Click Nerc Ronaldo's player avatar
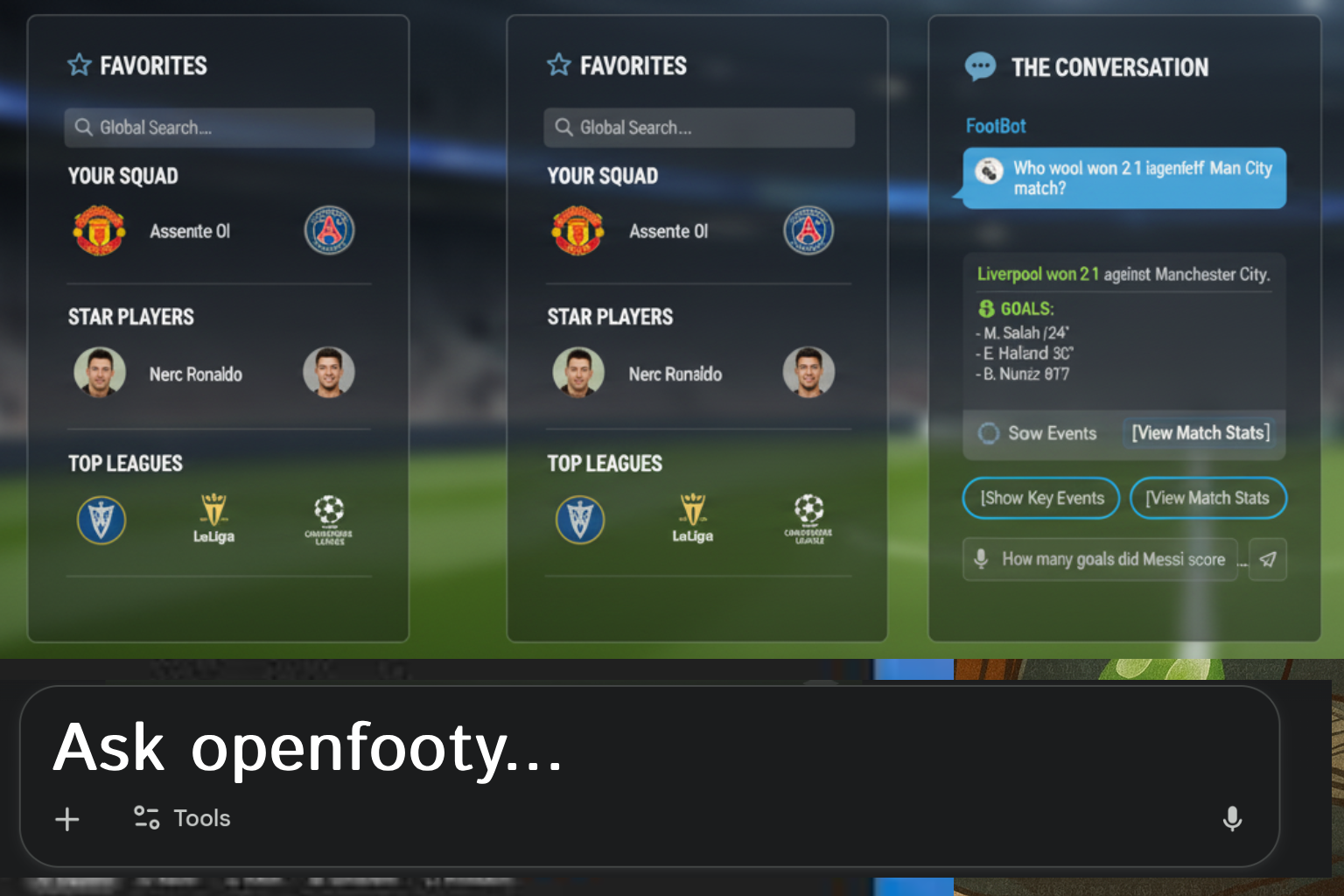Image resolution: width=1344 pixels, height=896 pixels. click(100, 373)
